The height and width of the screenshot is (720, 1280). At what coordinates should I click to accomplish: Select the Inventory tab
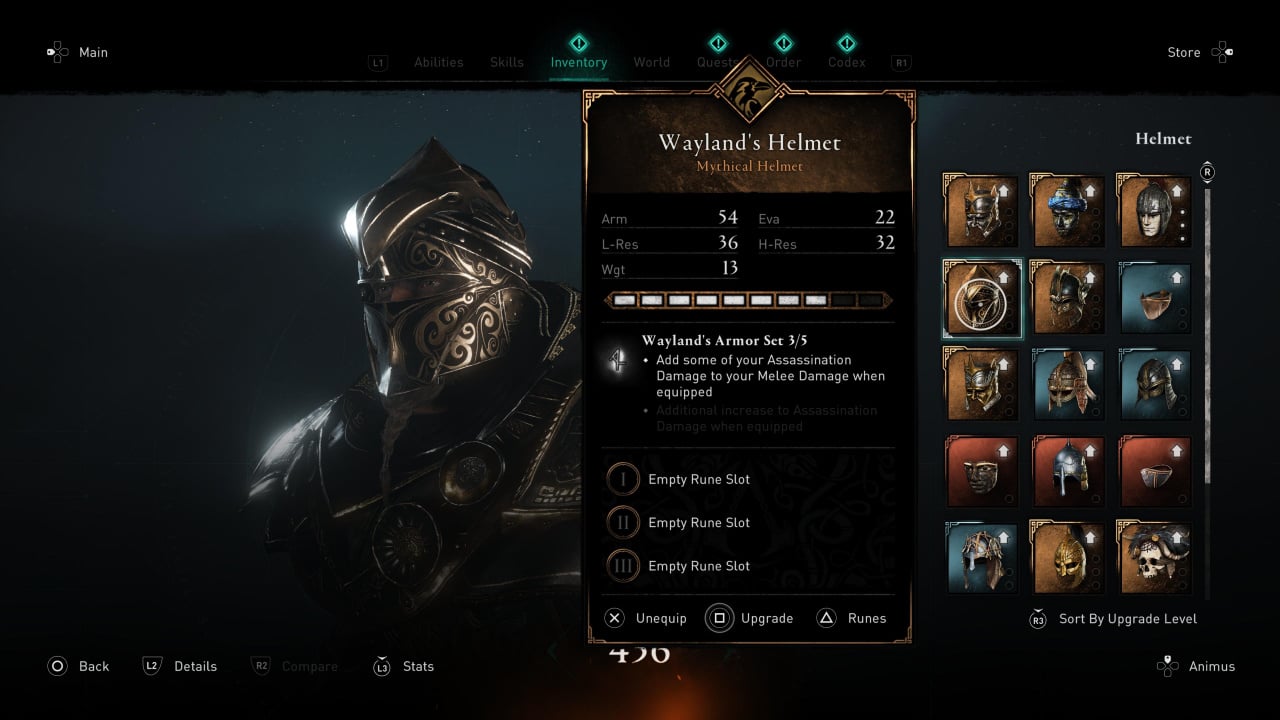click(x=579, y=62)
